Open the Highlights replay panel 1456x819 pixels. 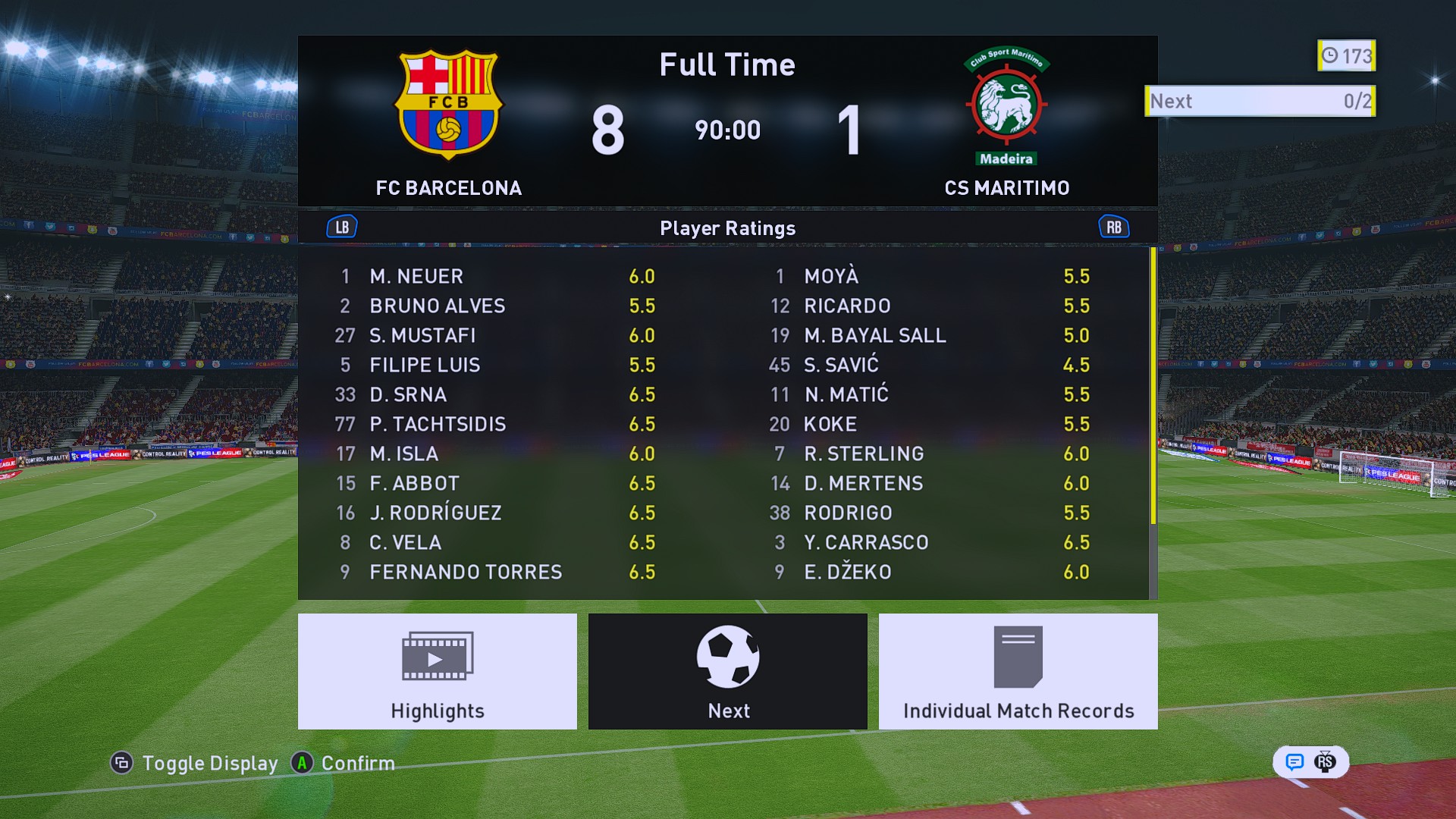click(x=437, y=671)
